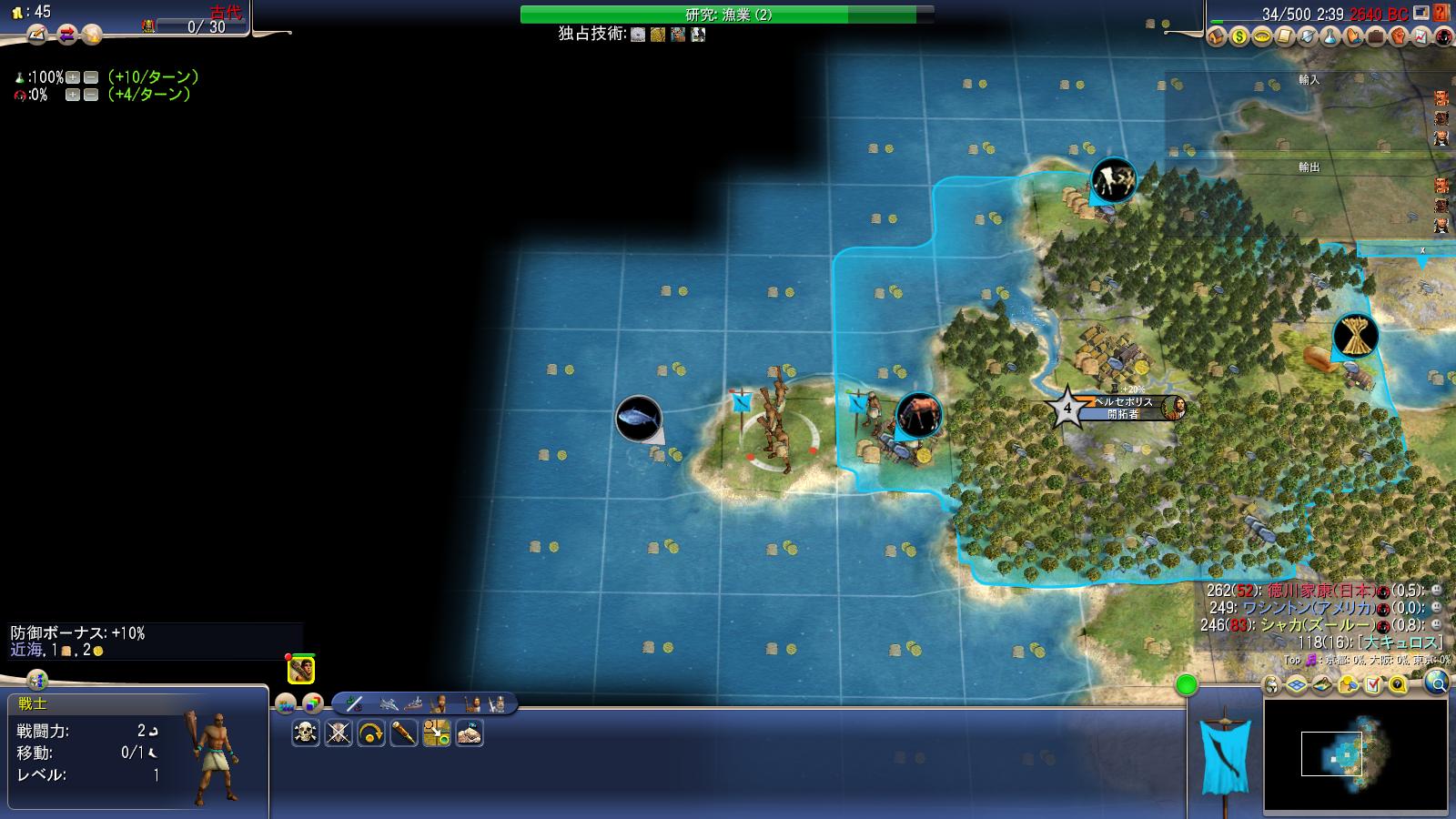Screen dimensions: 1456x819
Task: Open the technology advisor flask icon
Action: point(1330,37)
